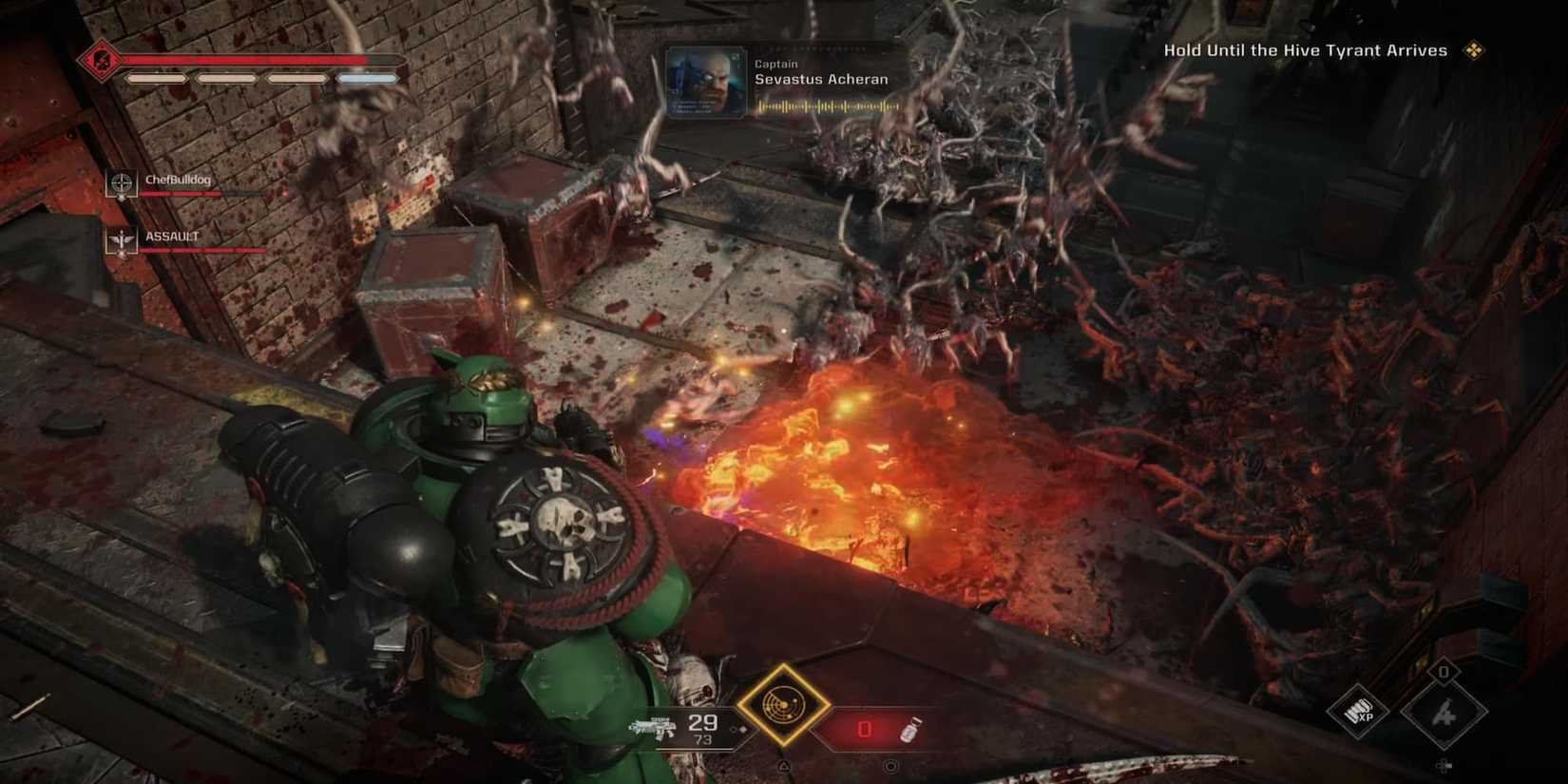Click the ammo reserve count 73

coord(703,739)
